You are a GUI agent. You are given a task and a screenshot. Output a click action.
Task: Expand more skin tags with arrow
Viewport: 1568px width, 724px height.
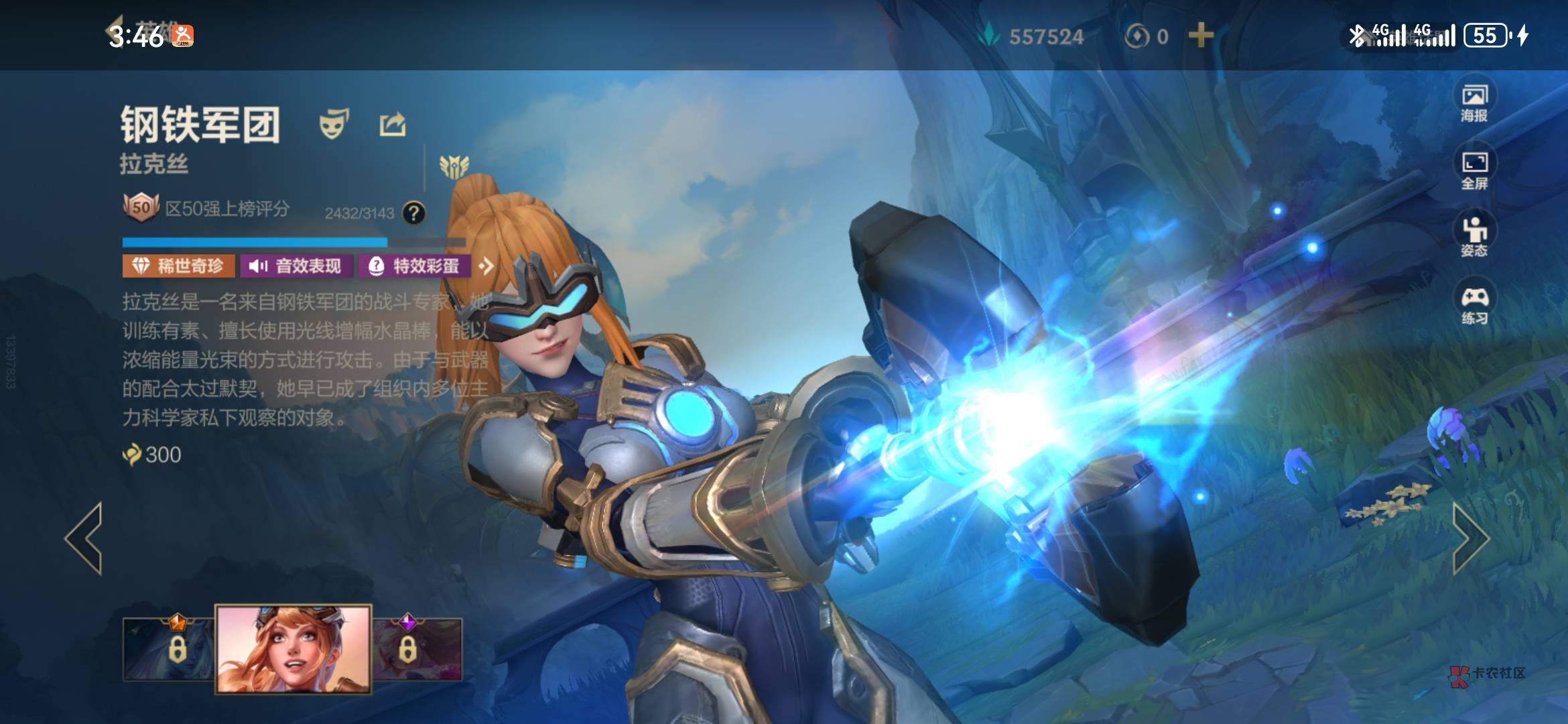point(486,266)
